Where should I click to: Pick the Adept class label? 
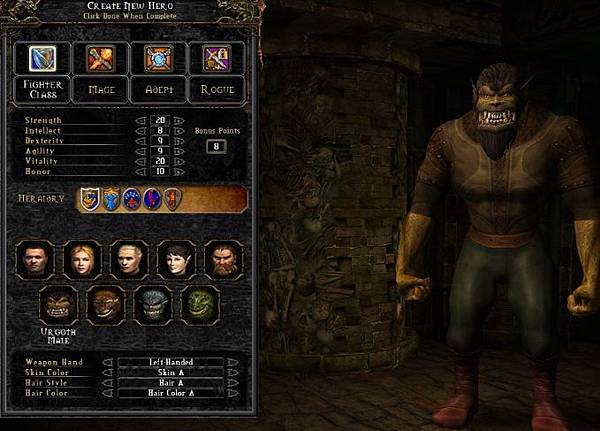[158, 89]
